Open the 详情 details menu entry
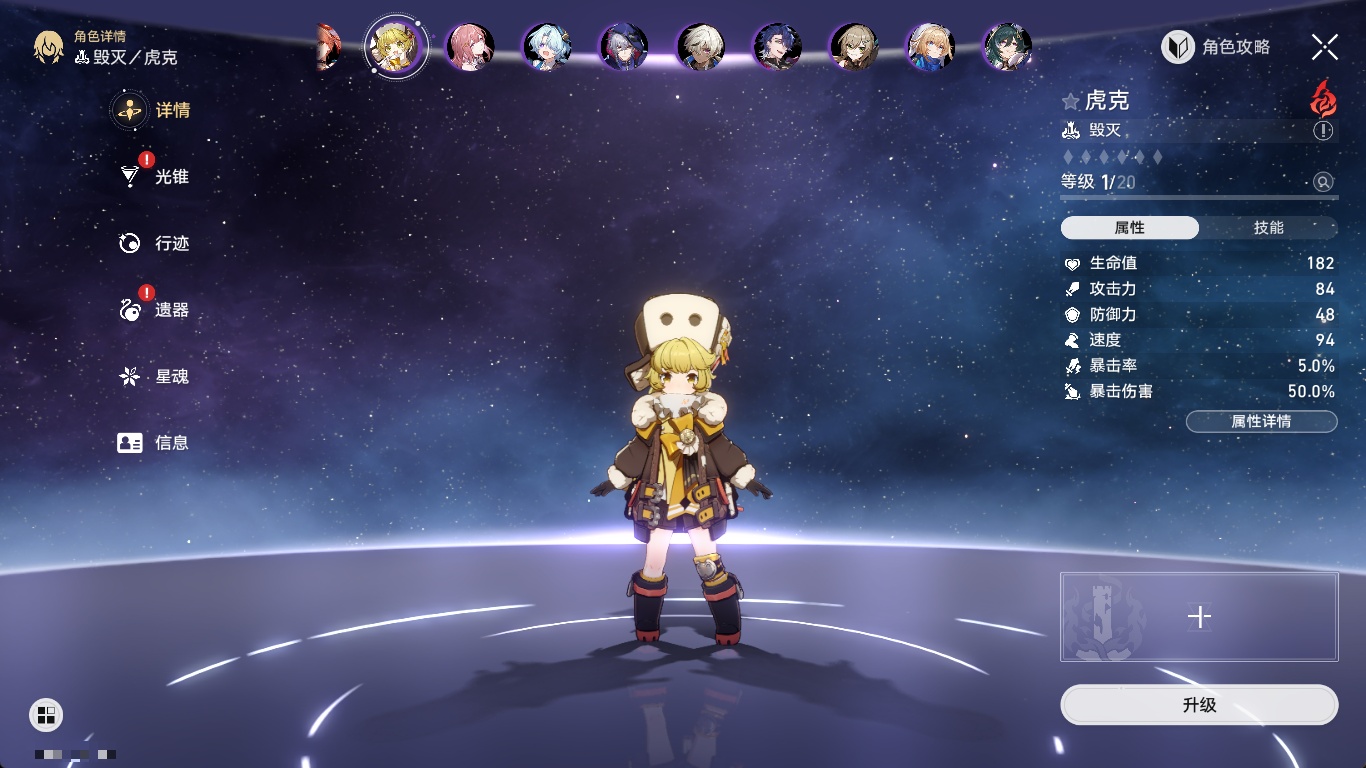1366x768 pixels. (x=152, y=110)
